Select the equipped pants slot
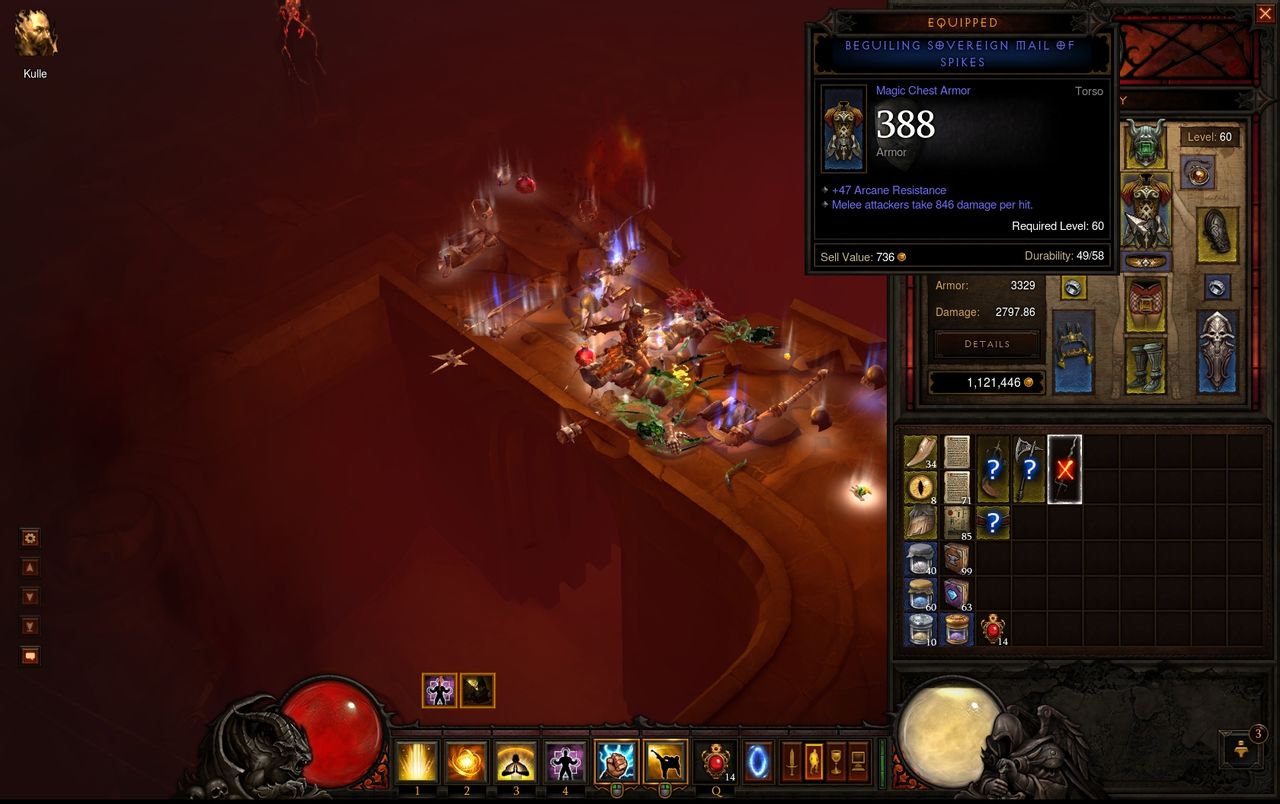 coord(1146,304)
